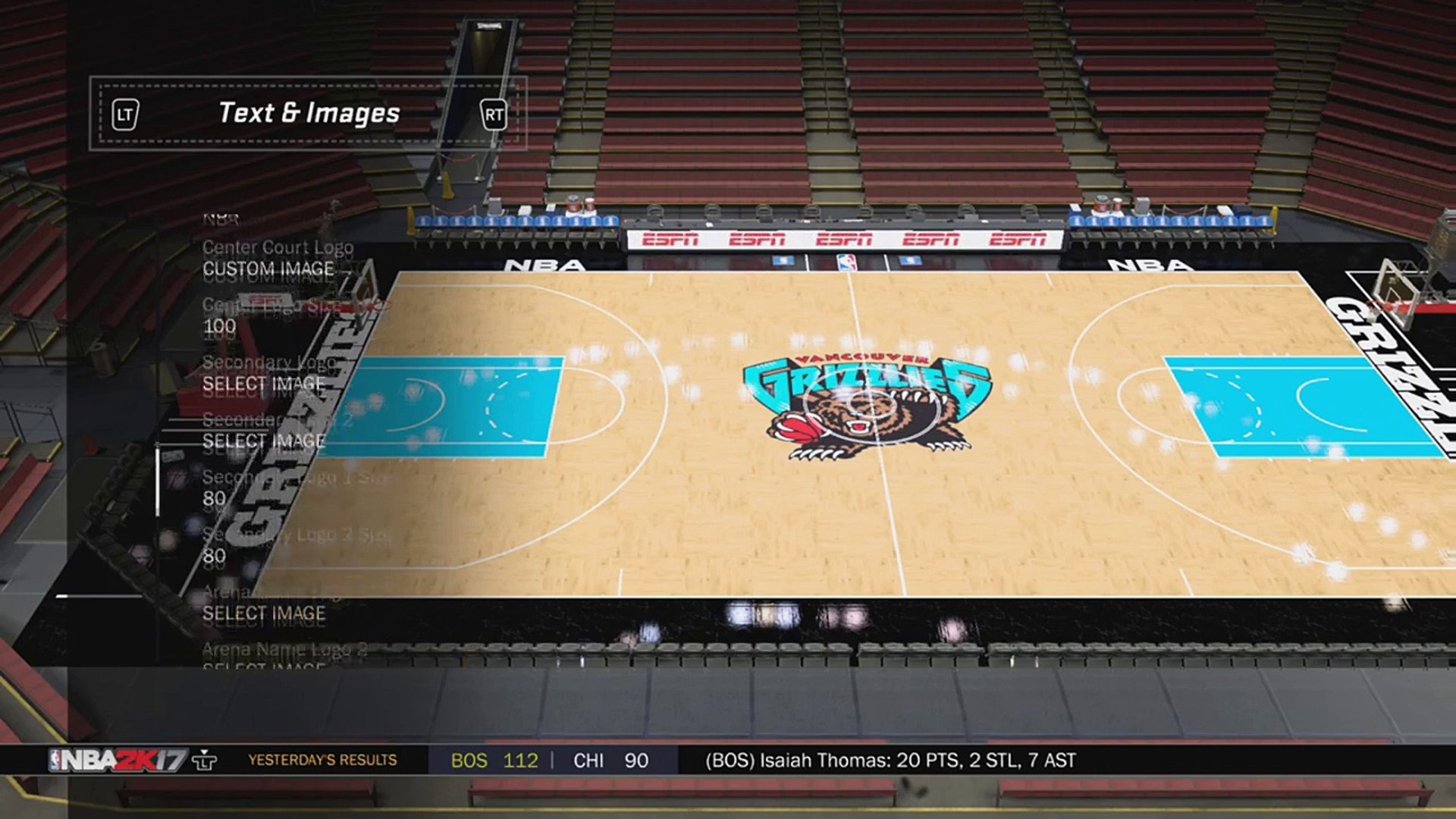The width and height of the screenshot is (1456, 819).
Task: Pick Arena Name Logo select image entry
Action: 263,613
